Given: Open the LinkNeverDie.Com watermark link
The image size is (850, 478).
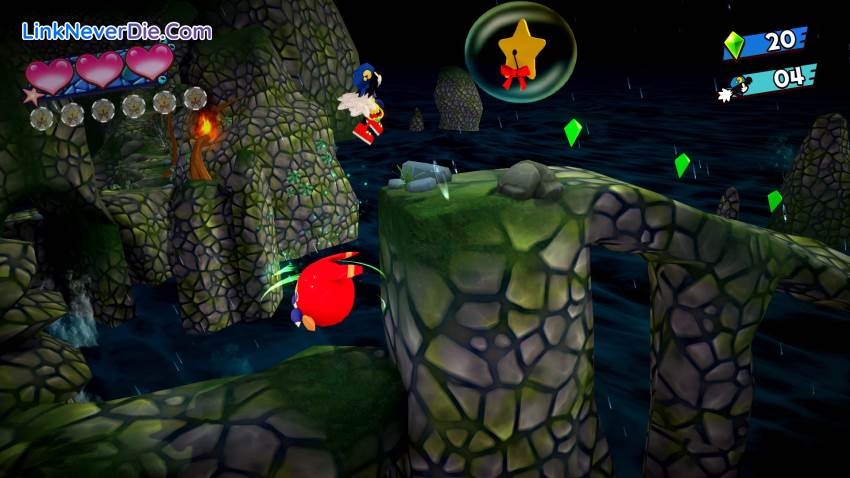Looking at the screenshot, I should point(116,31).
